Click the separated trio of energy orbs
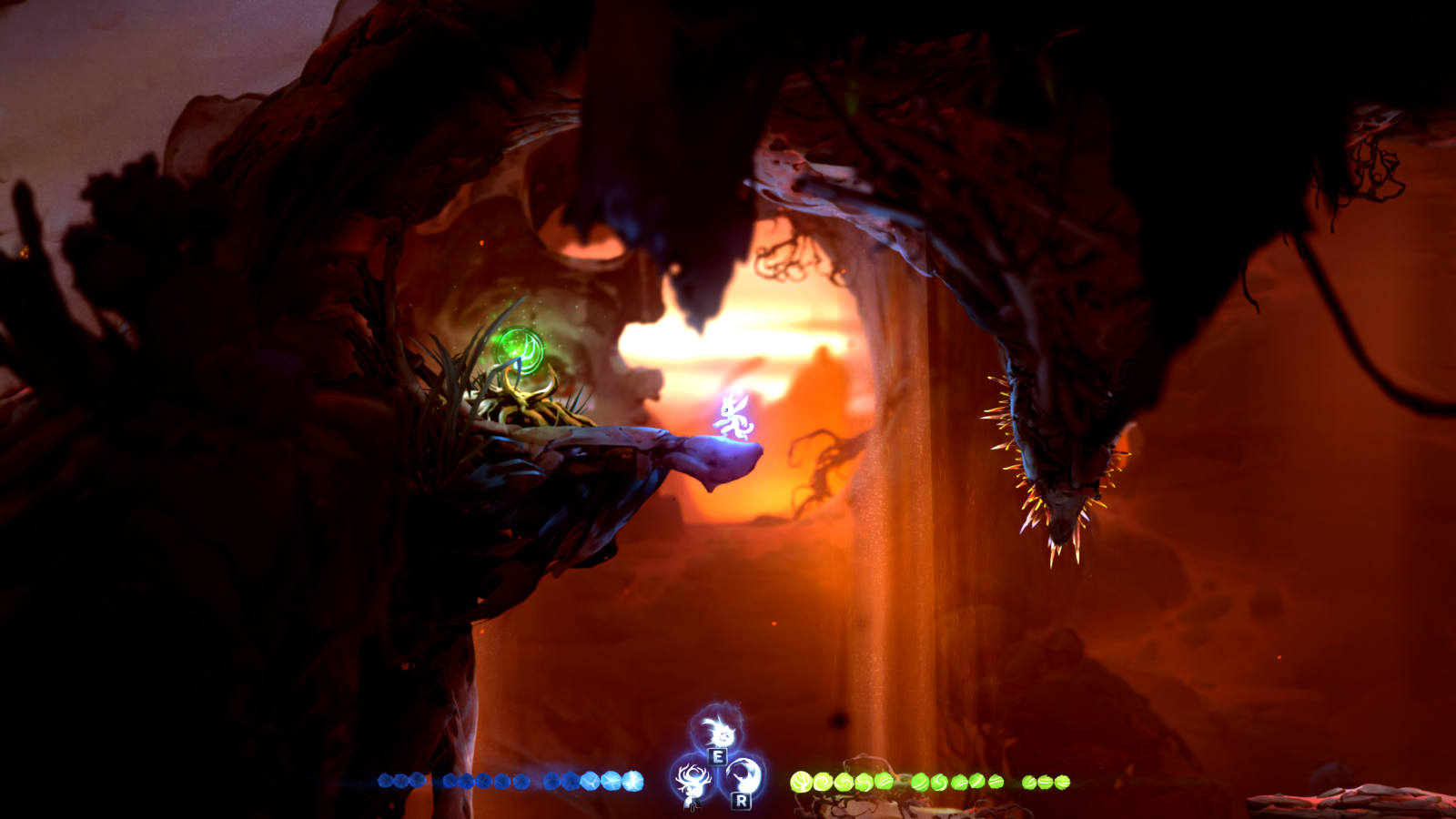The width and height of the screenshot is (1456, 819). click(1044, 781)
